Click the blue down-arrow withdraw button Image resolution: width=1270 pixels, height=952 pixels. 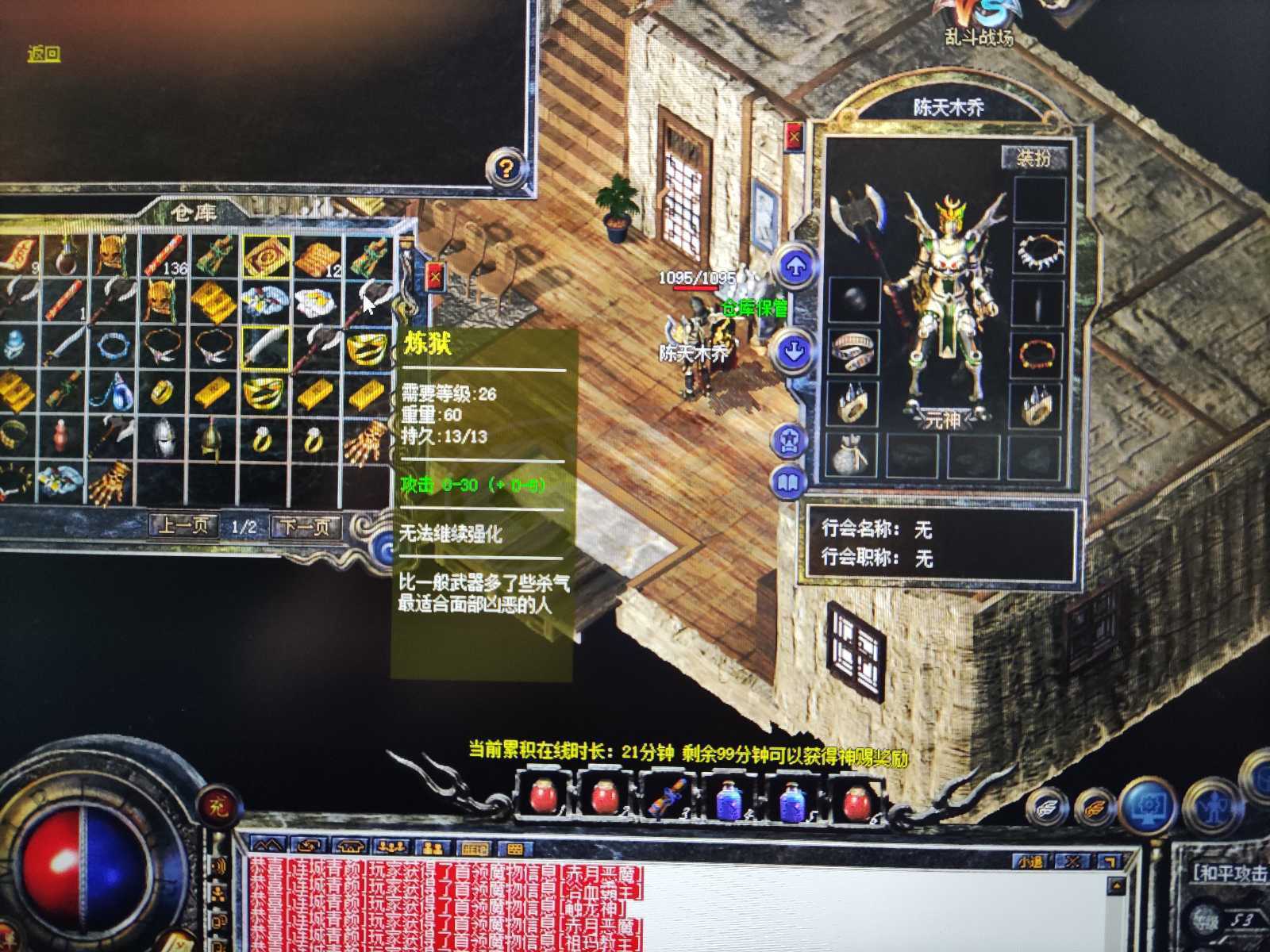[793, 351]
